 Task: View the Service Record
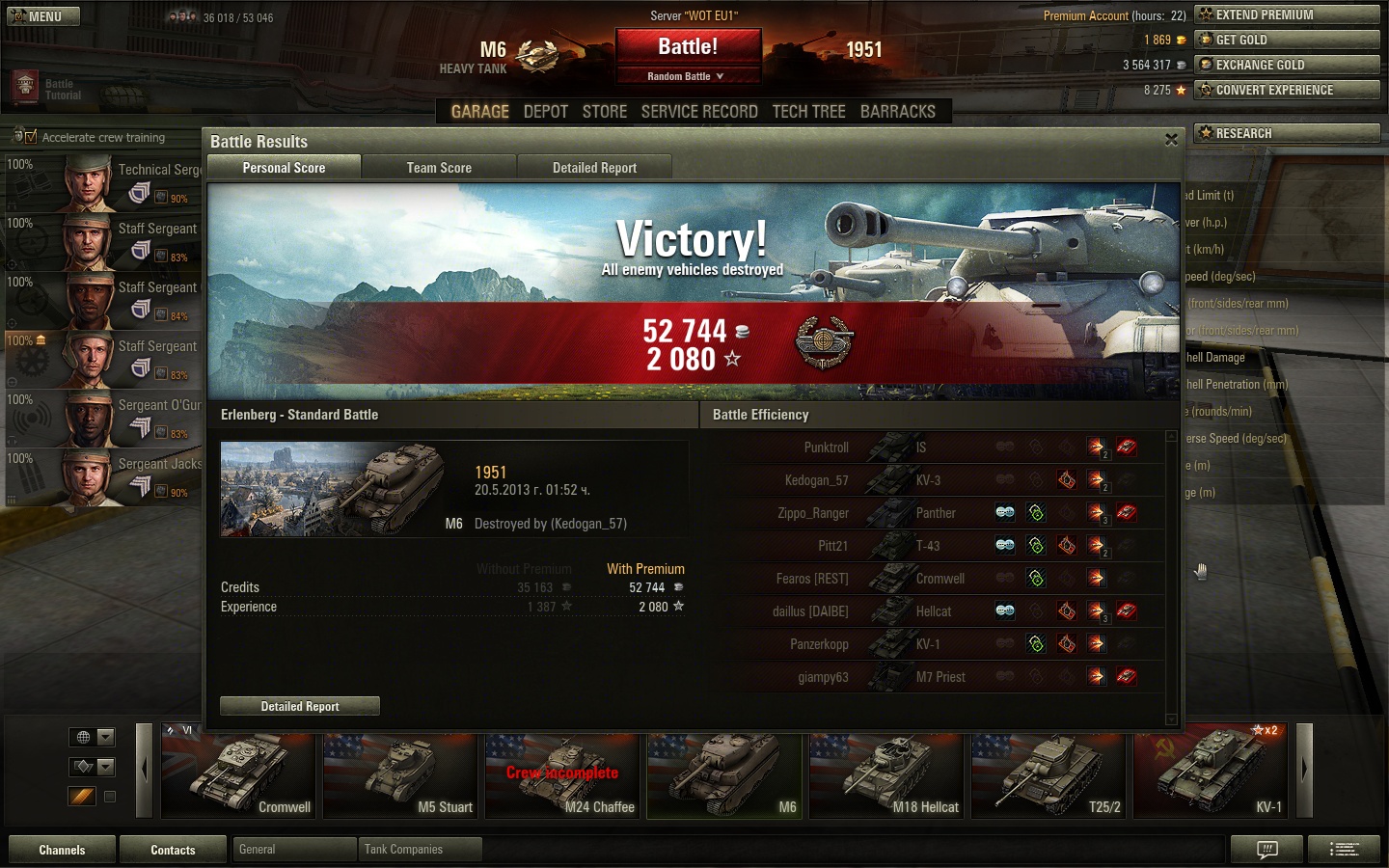(x=699, y=112)
